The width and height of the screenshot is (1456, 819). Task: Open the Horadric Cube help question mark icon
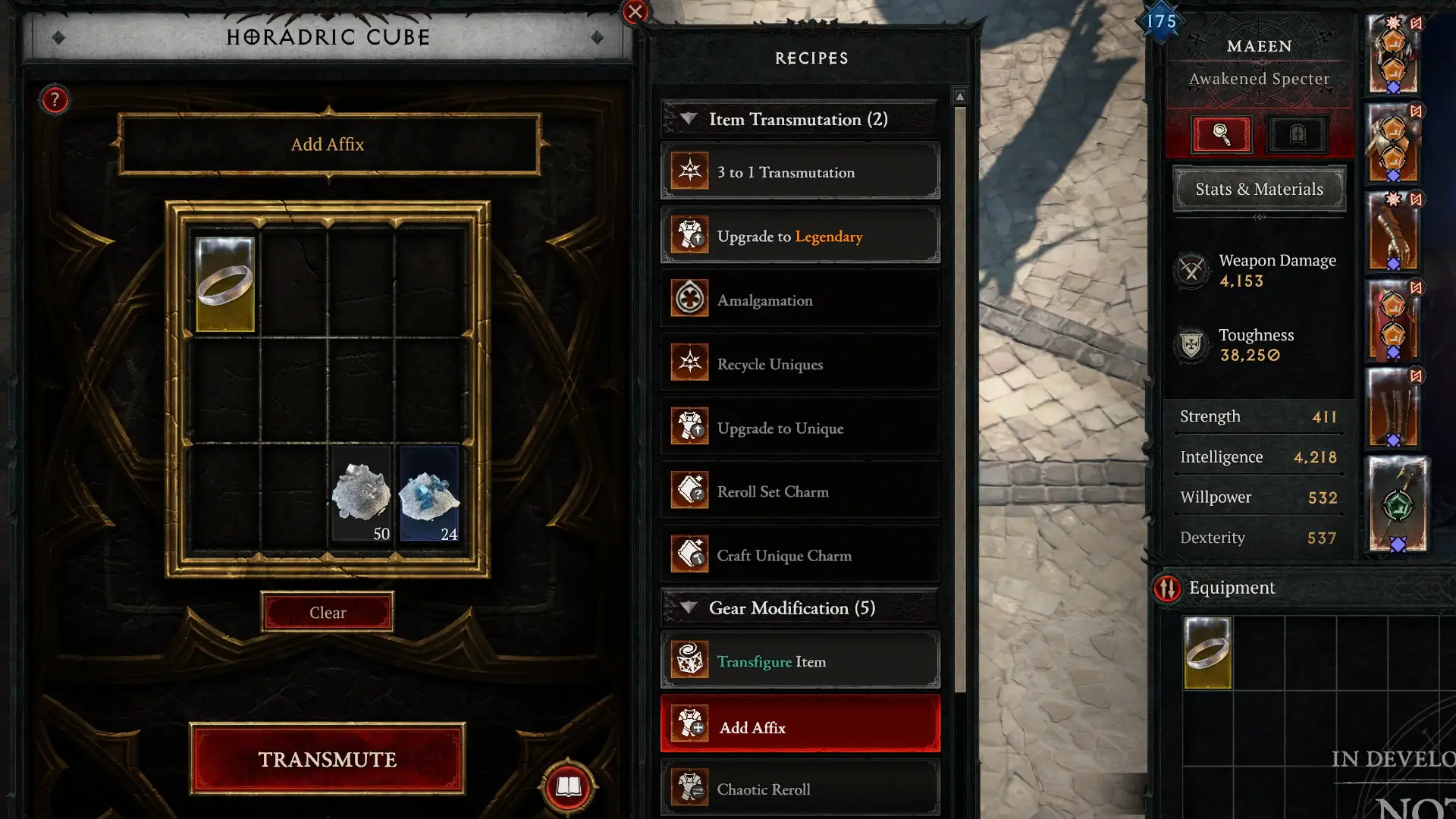[54, 99]
